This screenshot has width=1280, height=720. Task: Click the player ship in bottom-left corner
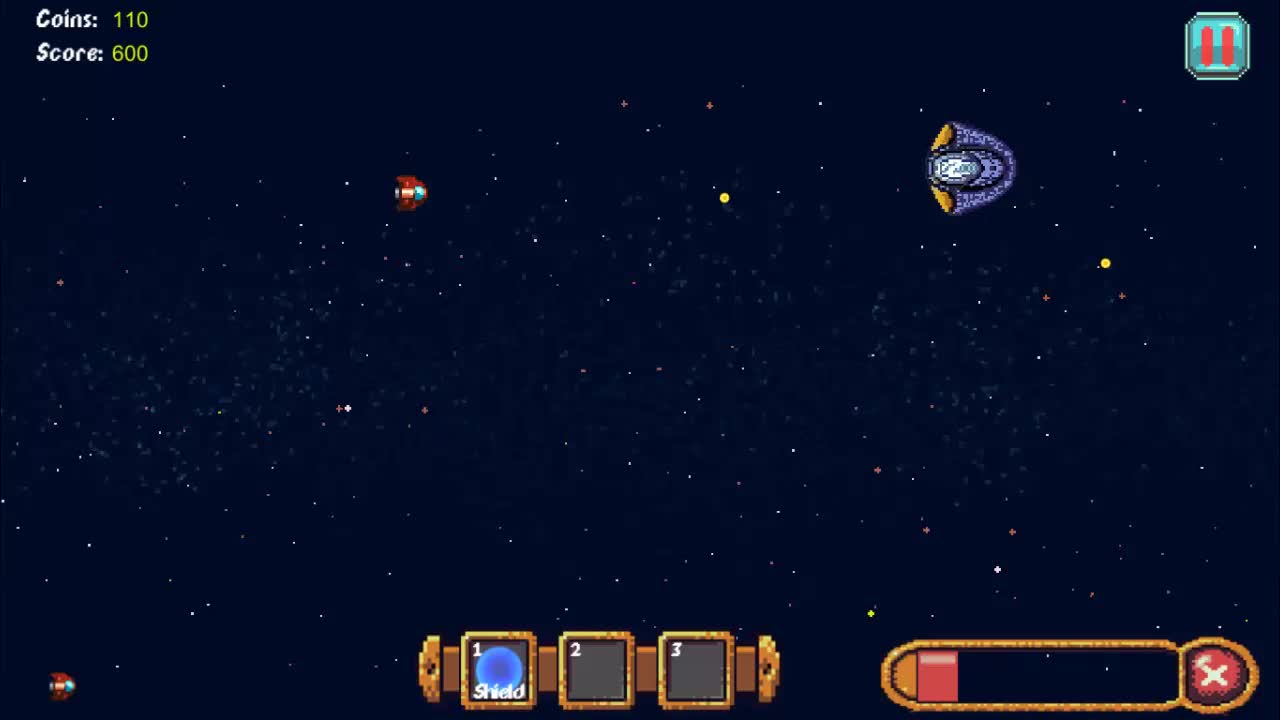pos(60,688)
